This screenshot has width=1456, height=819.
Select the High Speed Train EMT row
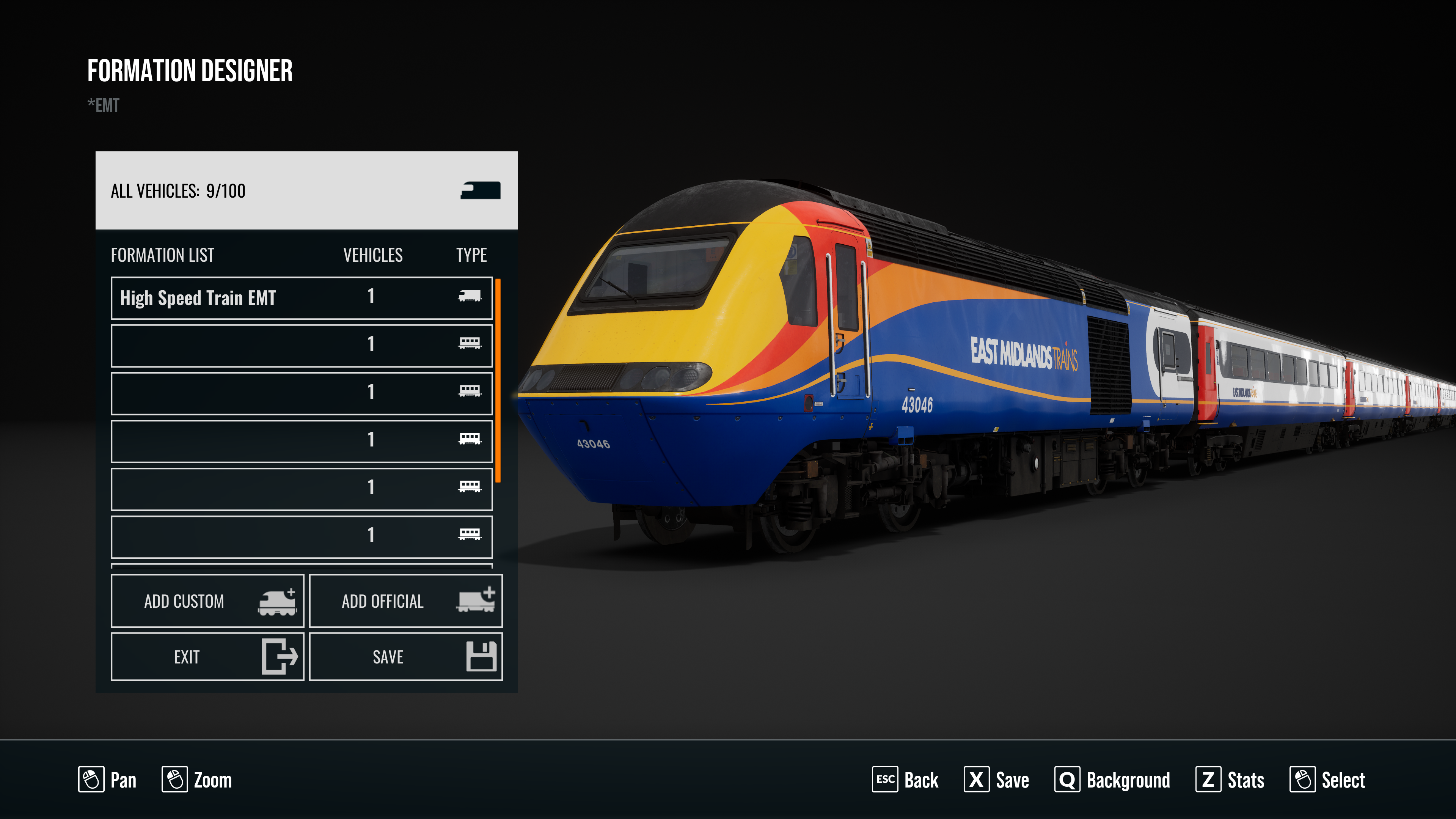[x=301, y=298]
